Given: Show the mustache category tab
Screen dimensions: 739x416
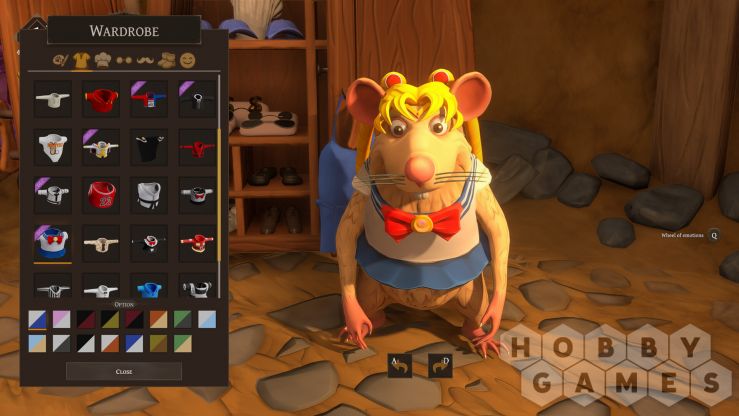Looking at the screenshot, I should click(x=145, y=62).
